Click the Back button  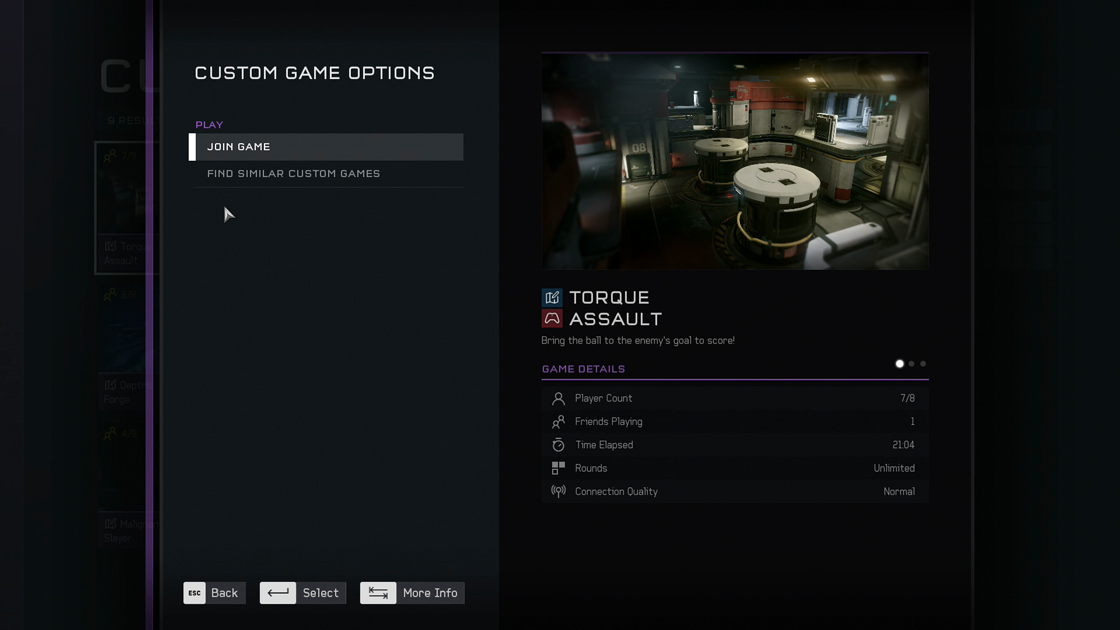pyautogui.click(x=214, y=593)
